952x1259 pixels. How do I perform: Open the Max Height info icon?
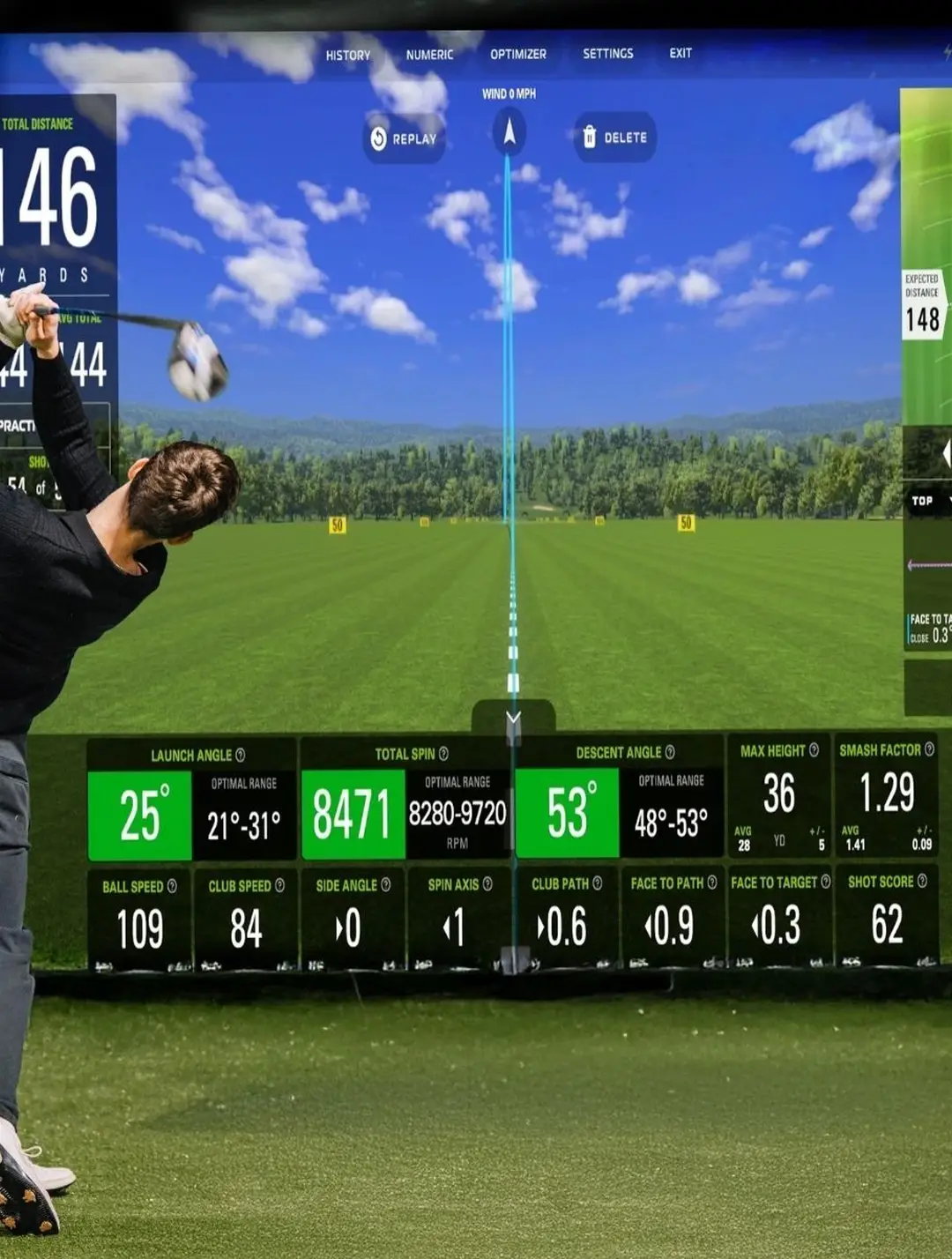coord(814,750)
